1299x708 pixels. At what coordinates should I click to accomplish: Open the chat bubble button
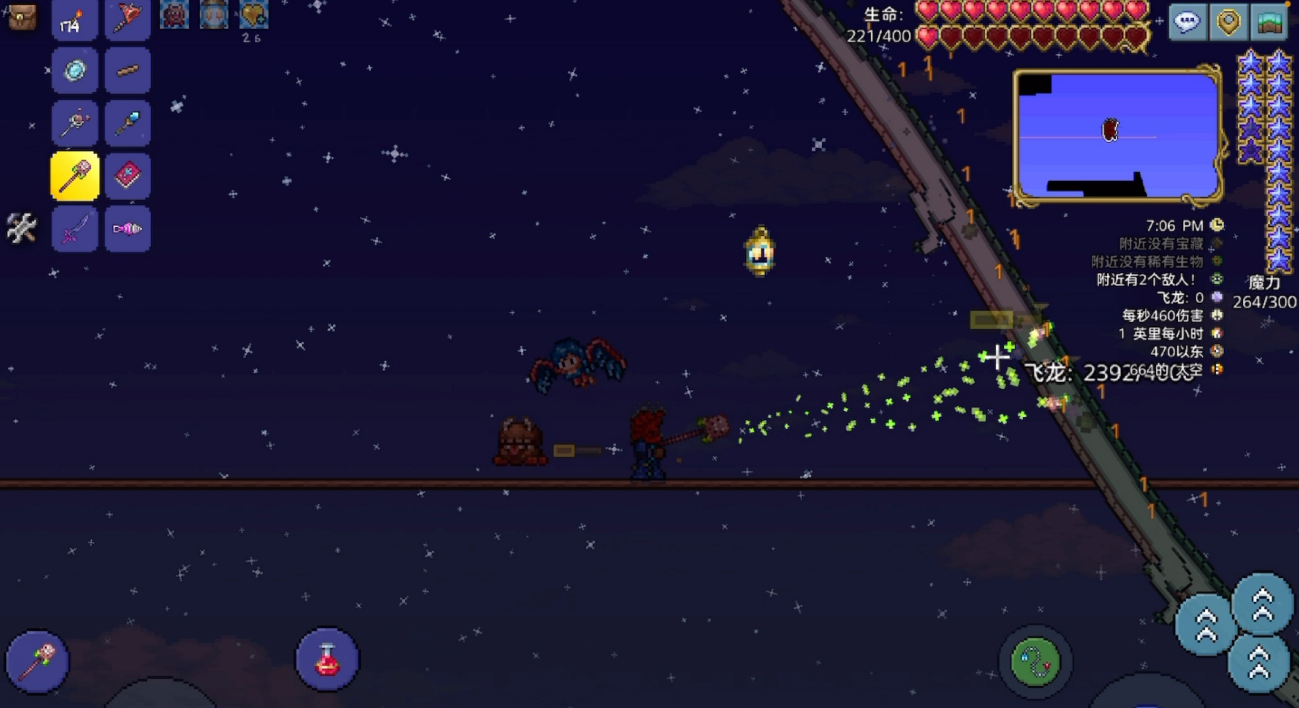pos(1187,22)
